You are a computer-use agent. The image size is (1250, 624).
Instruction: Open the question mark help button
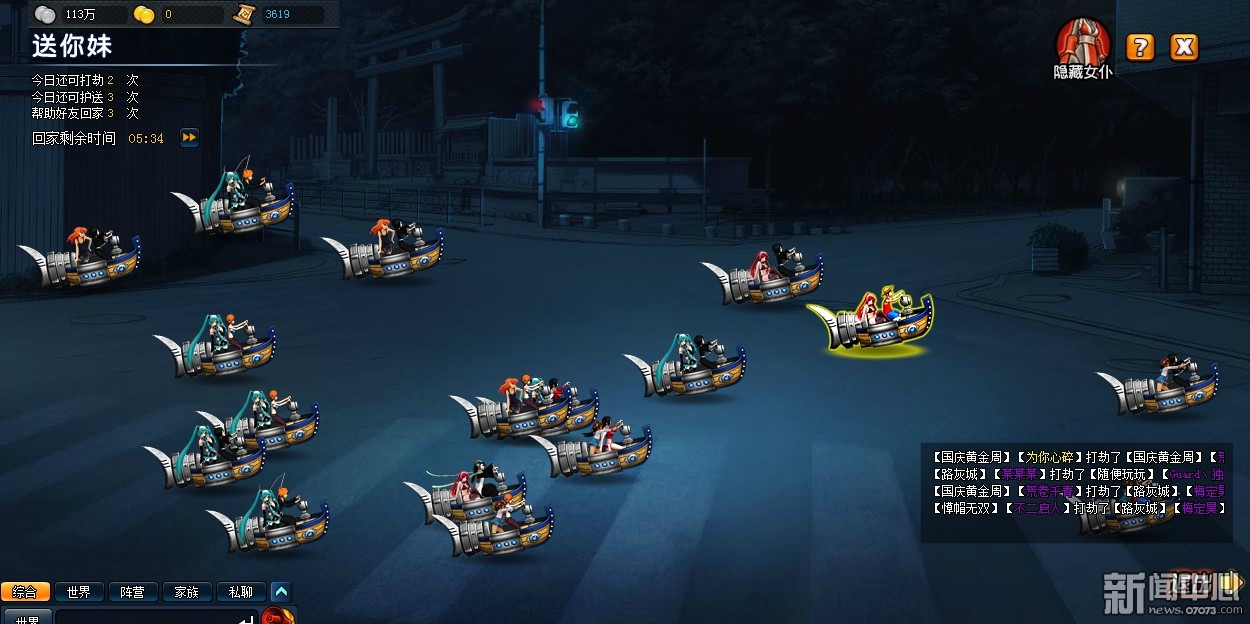(x=1140, y=47)
